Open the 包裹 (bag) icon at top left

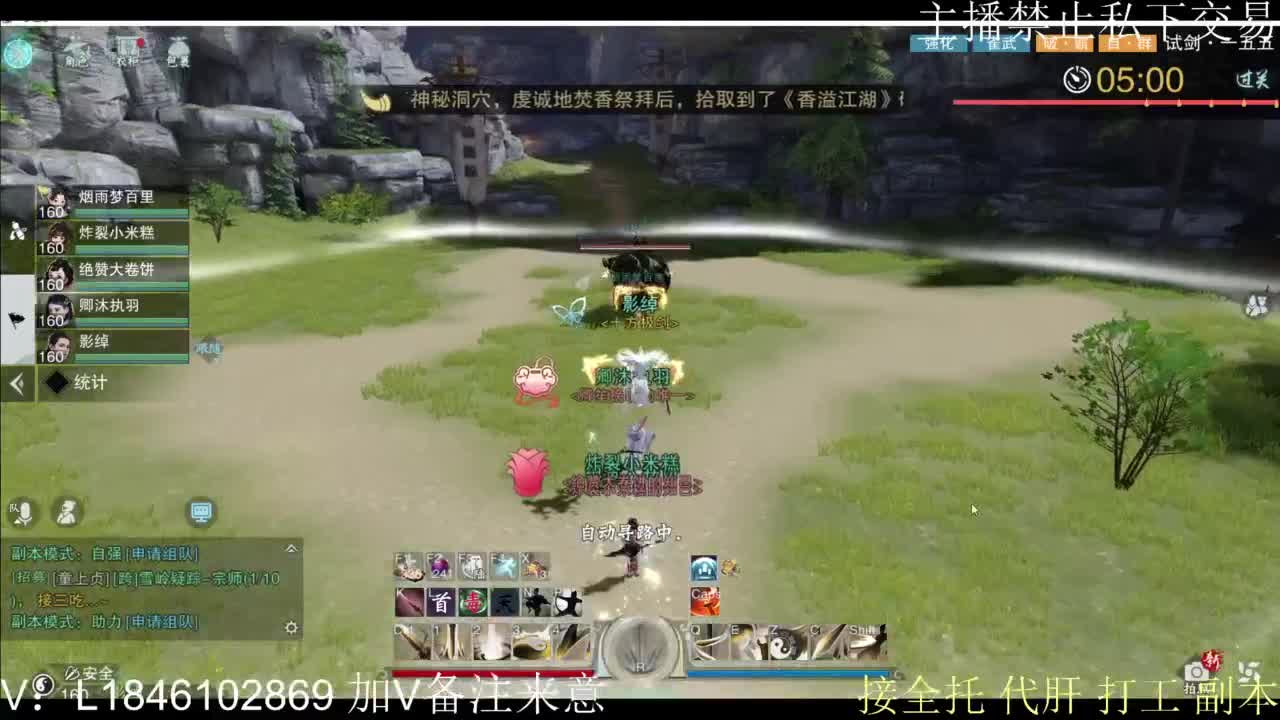click(176, 48)
